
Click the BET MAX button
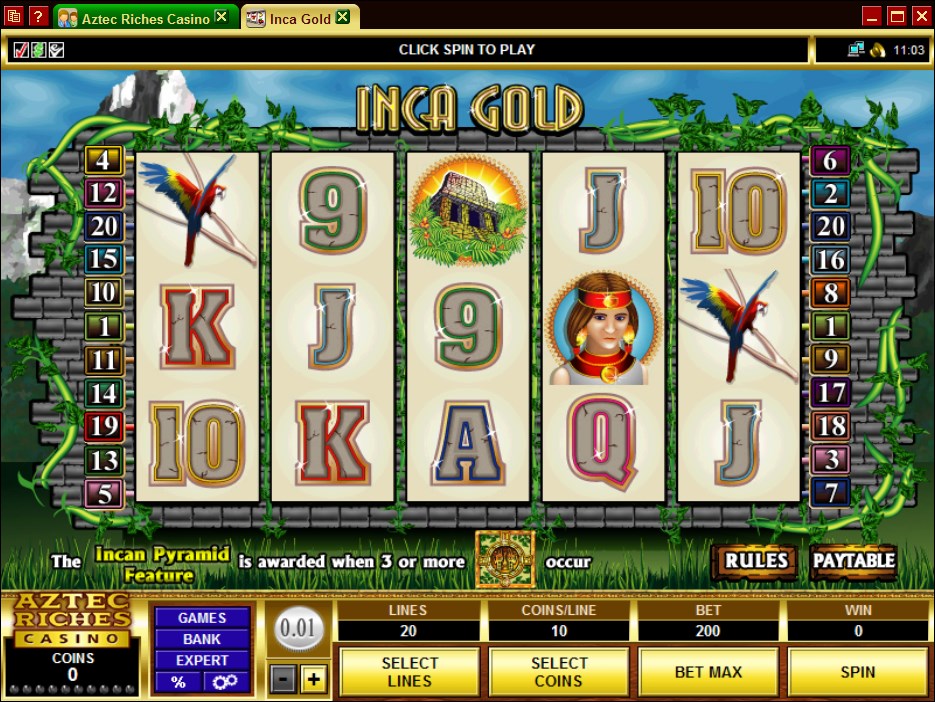click(708, 671)
